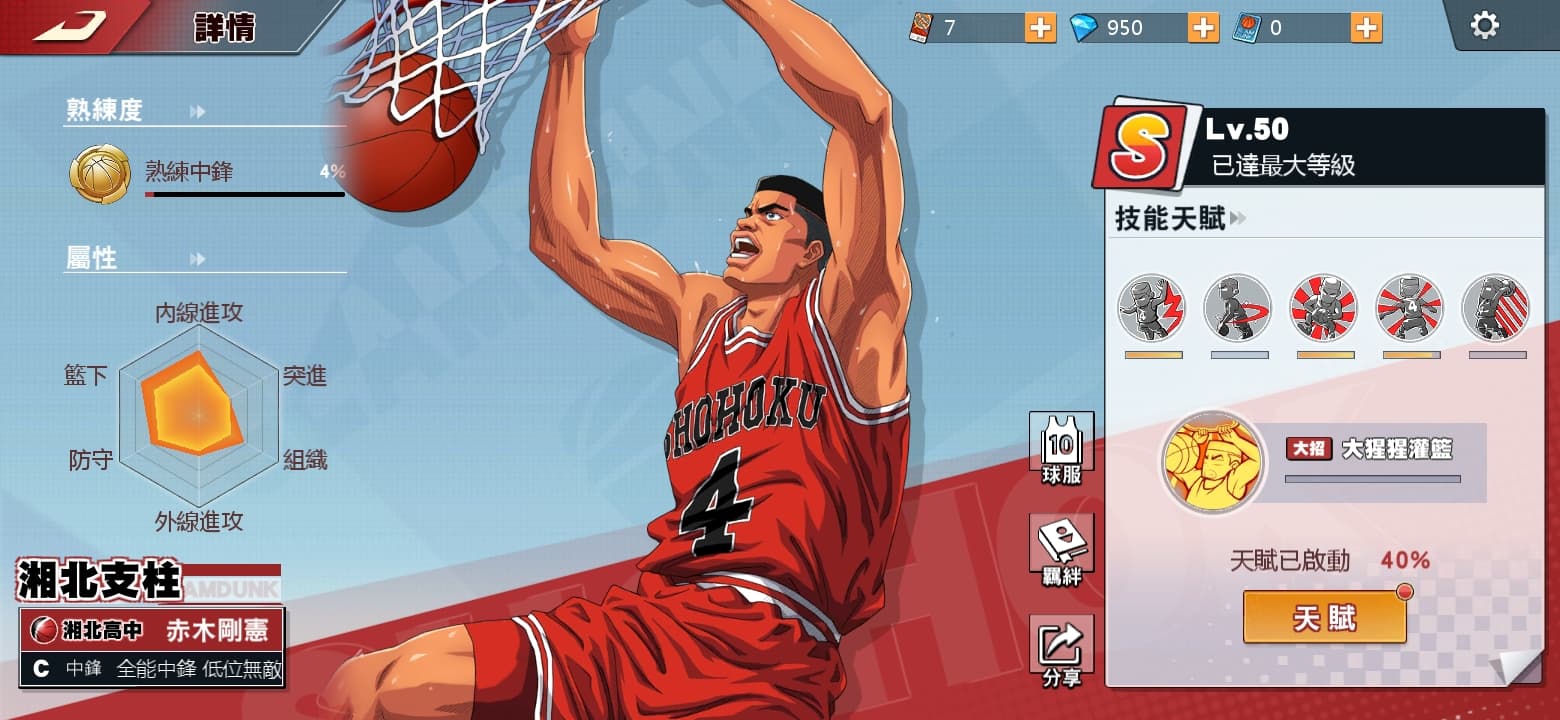Select the first skill talent icon

coord(1152,308)
